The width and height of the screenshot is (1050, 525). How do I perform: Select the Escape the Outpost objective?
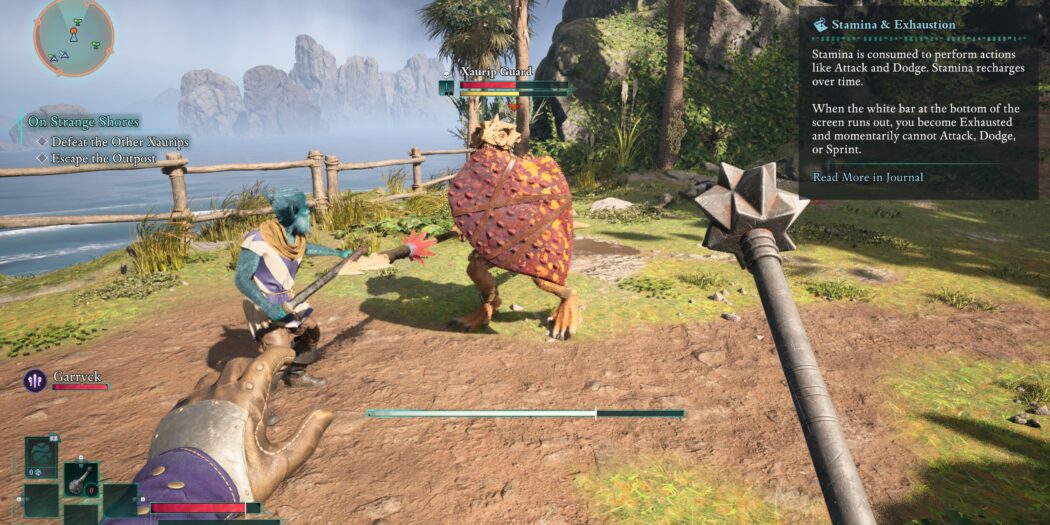click(103, 159)
